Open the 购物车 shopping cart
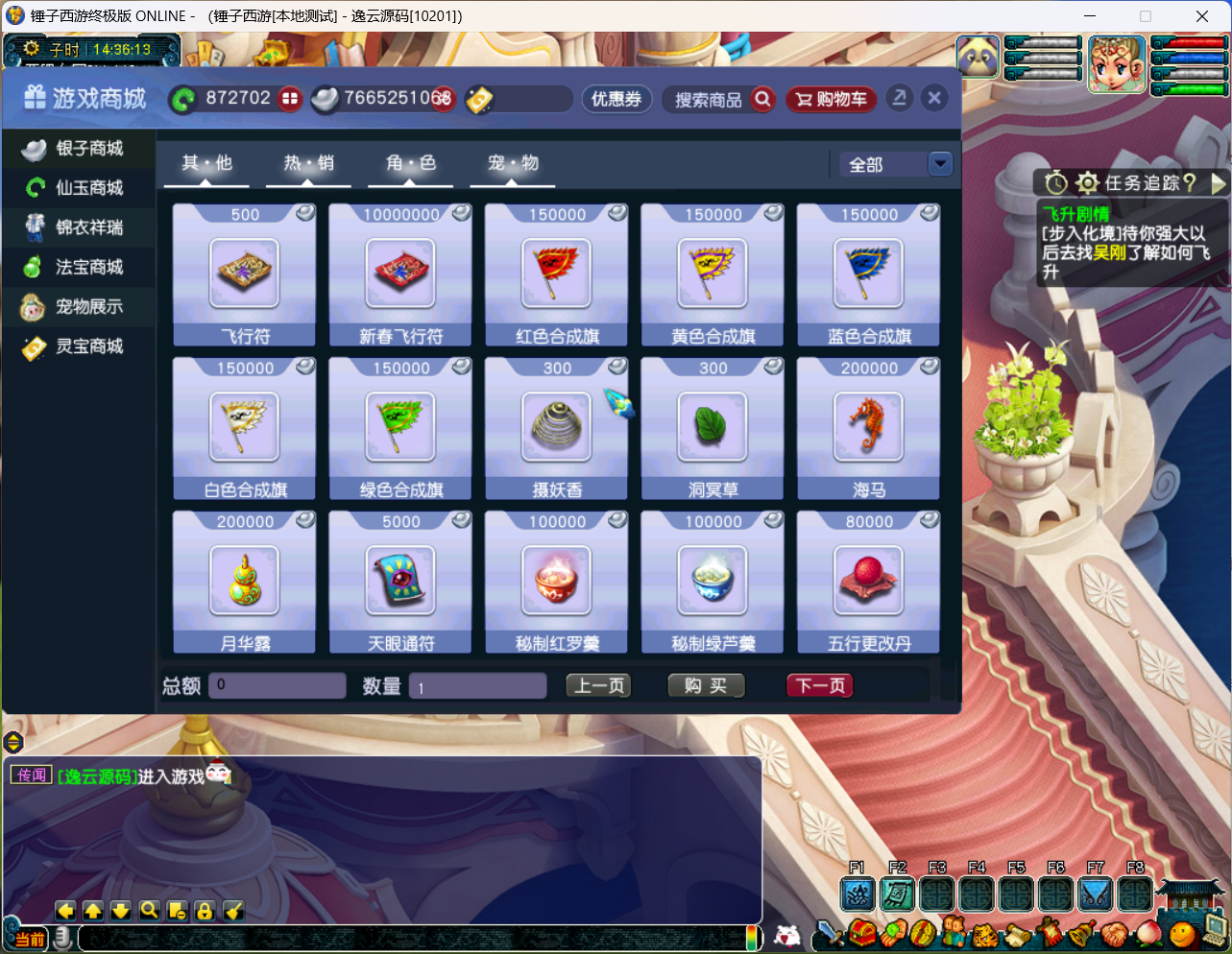This screenshot has width=1232, height=954. coord(832,99)
